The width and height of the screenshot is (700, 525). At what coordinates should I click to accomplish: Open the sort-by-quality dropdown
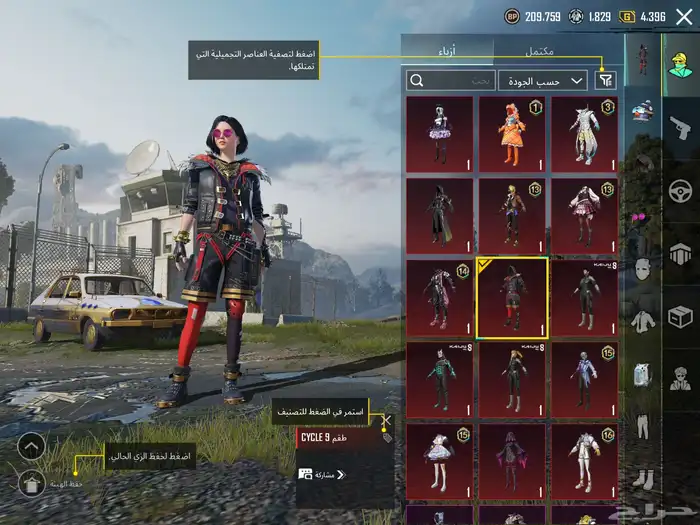(x=556, y=80)
